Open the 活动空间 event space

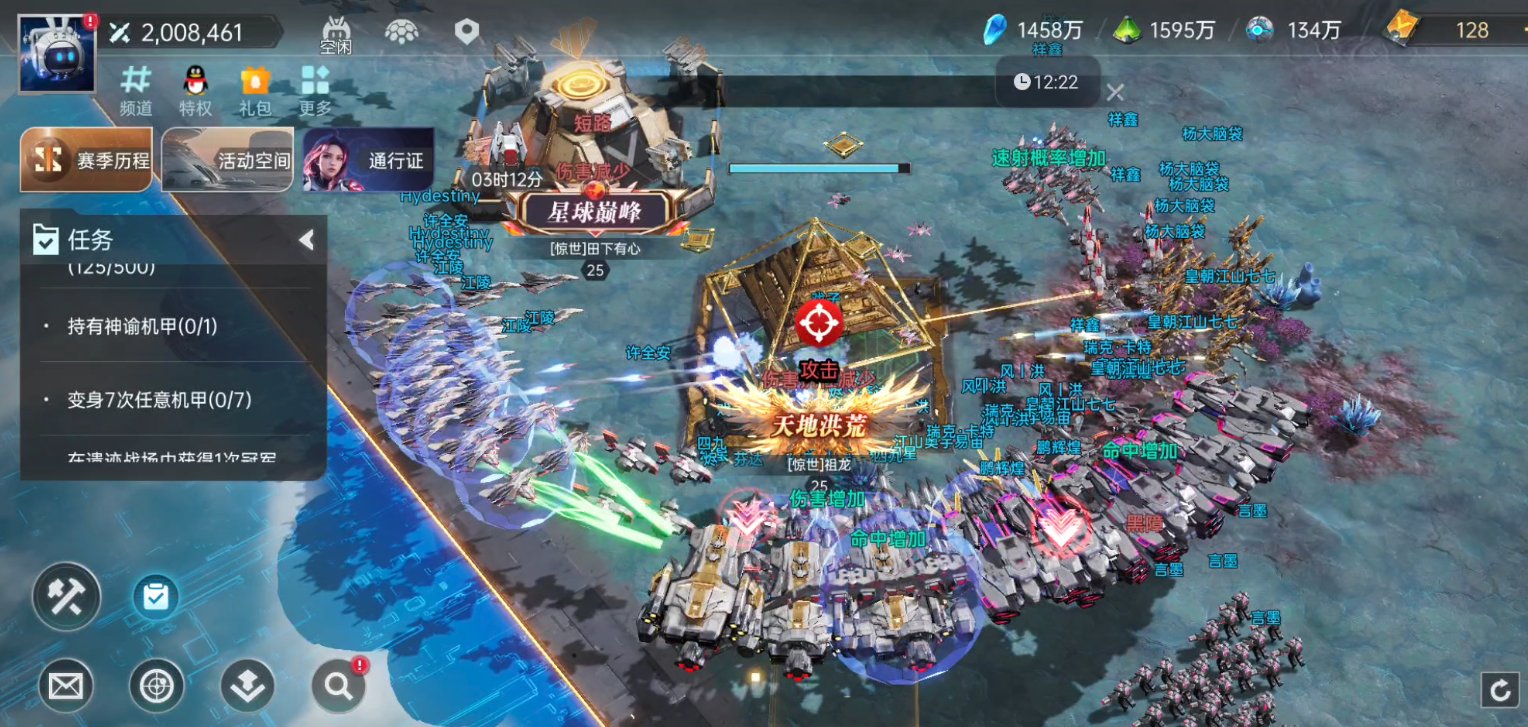pyautogui.click(x=228, y=160)
